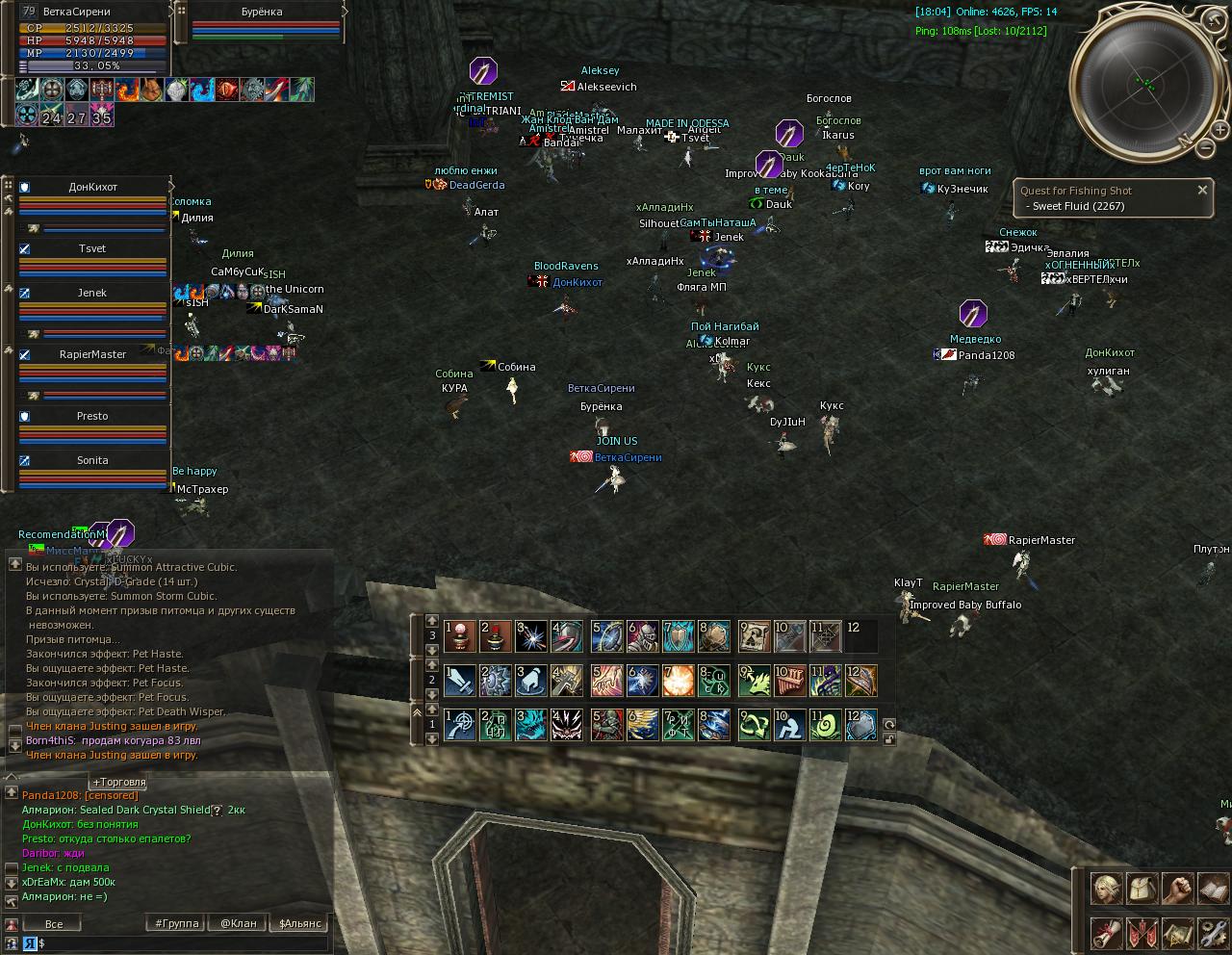The image size is (1232, 955).
Task: Open the inventory bag icon
Action: 1142,889
